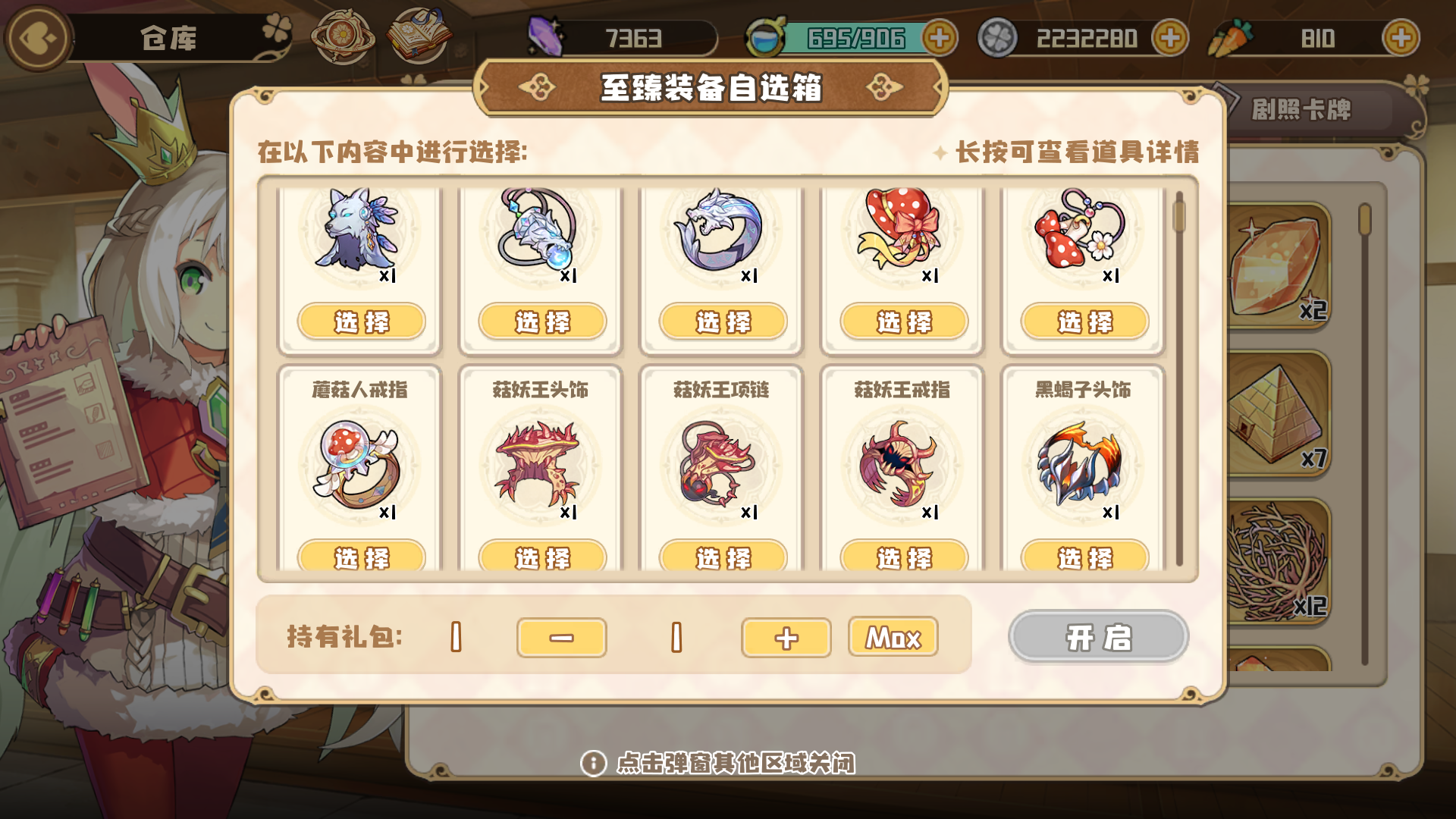Click 选择 under 菇妖王头饰
The width and height of the screenshot is (1456, 819).
tap(541, 559)
